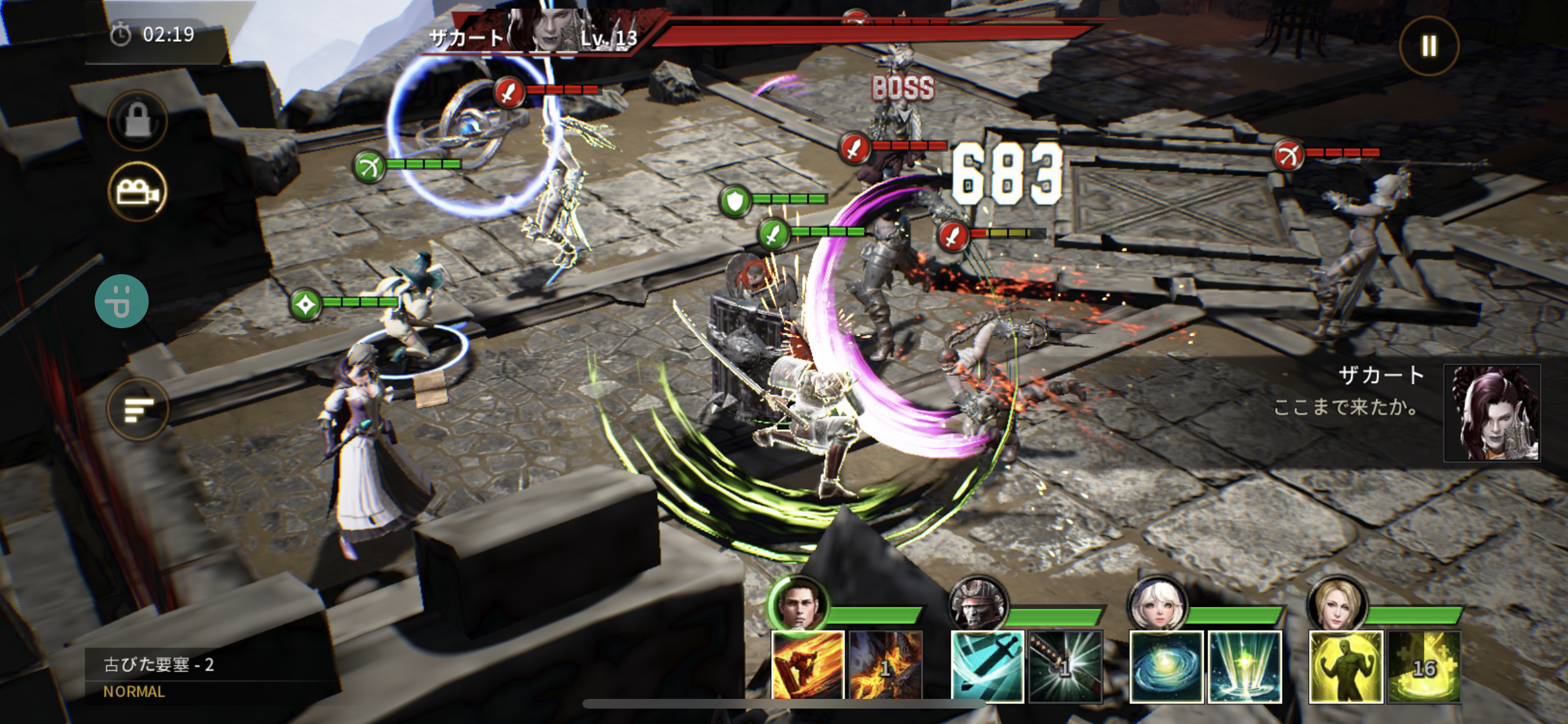Activate the yellow body buff skill

pos(1346,665)
